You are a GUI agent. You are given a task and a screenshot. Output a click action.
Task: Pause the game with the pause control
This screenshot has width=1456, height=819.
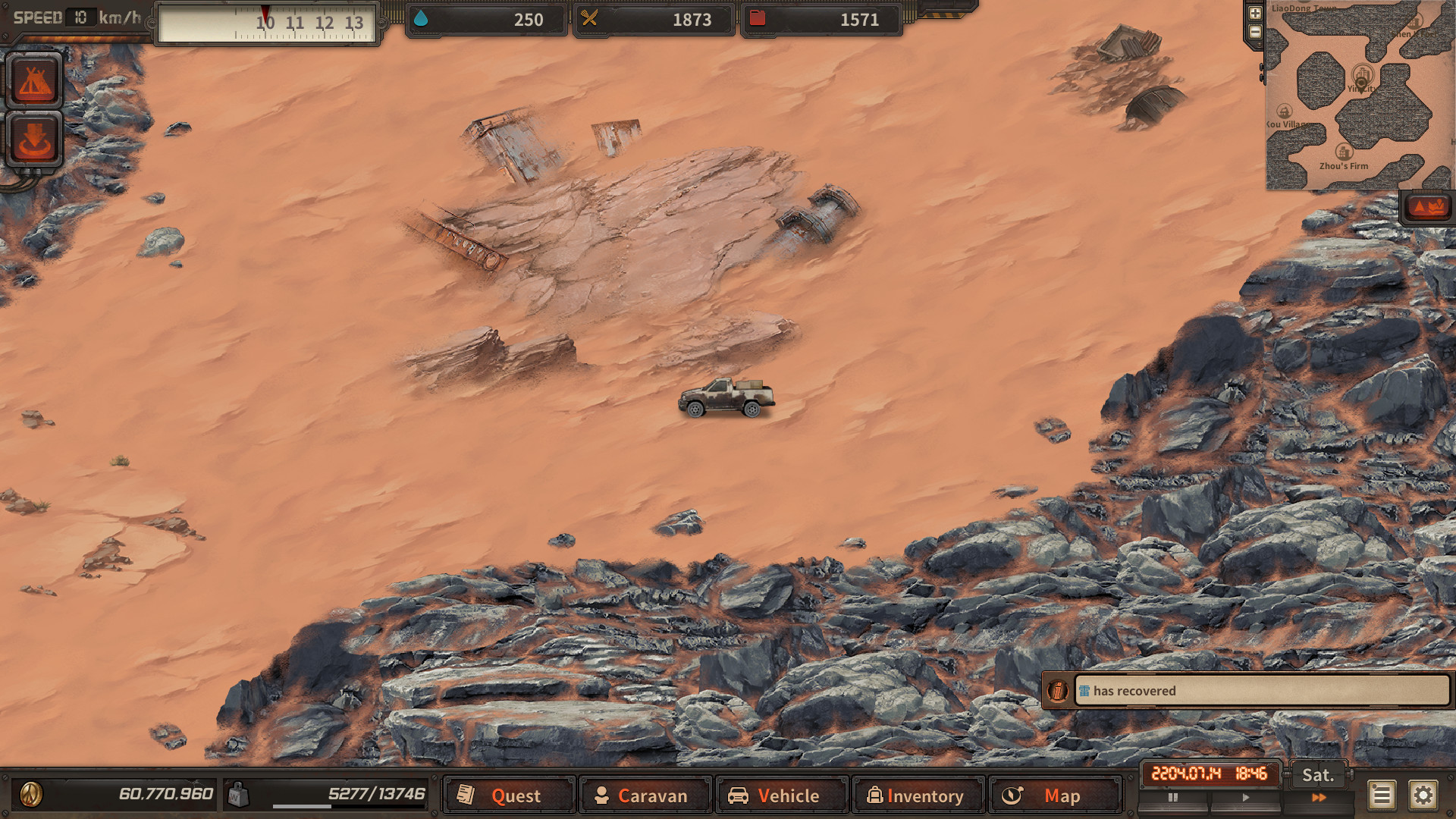point(1173,798)
